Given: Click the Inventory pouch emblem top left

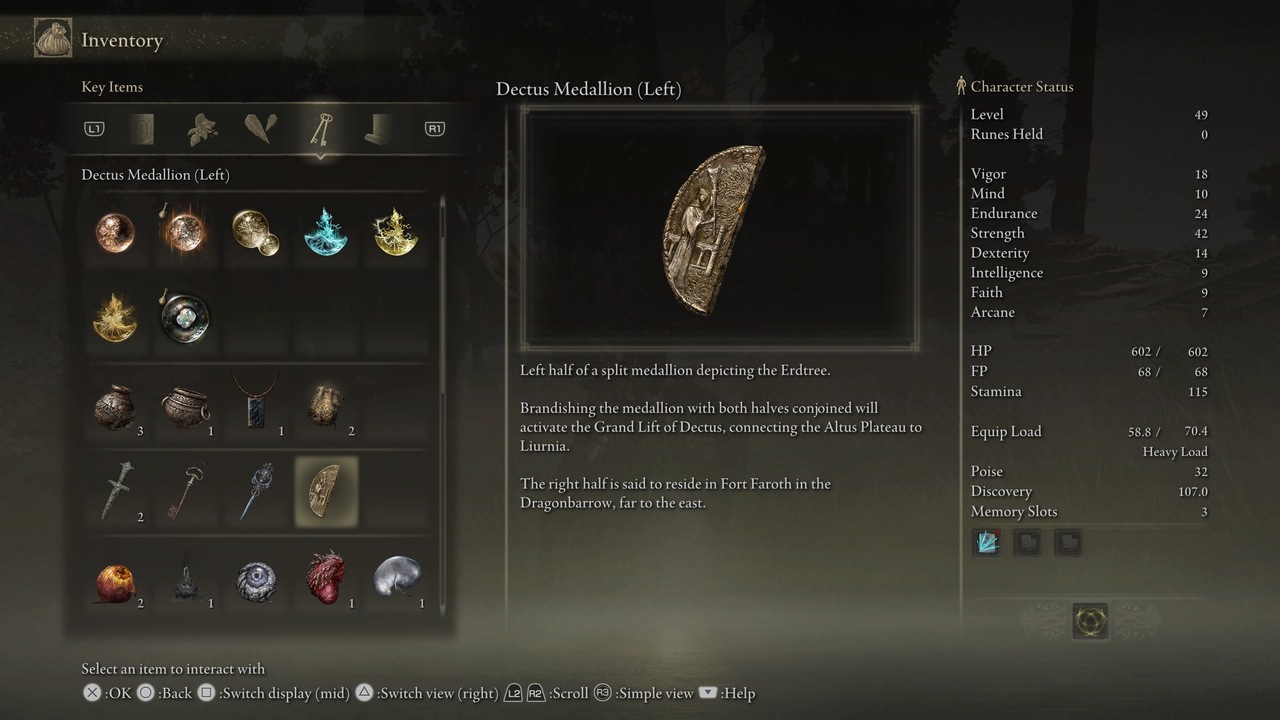Looking at the screenshot, I should tap(52, 38).
